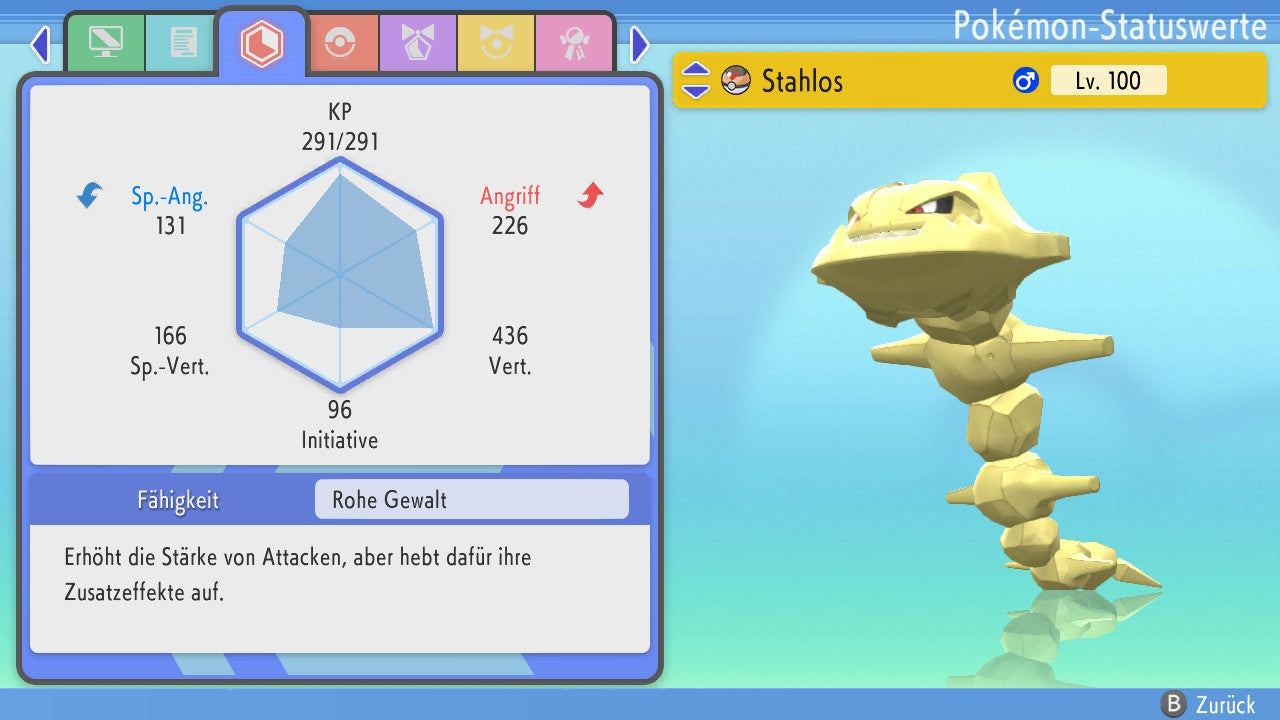Go back with the Zurück button
The width and height of the screenshot is (1280, 720).
(1208, 704)
